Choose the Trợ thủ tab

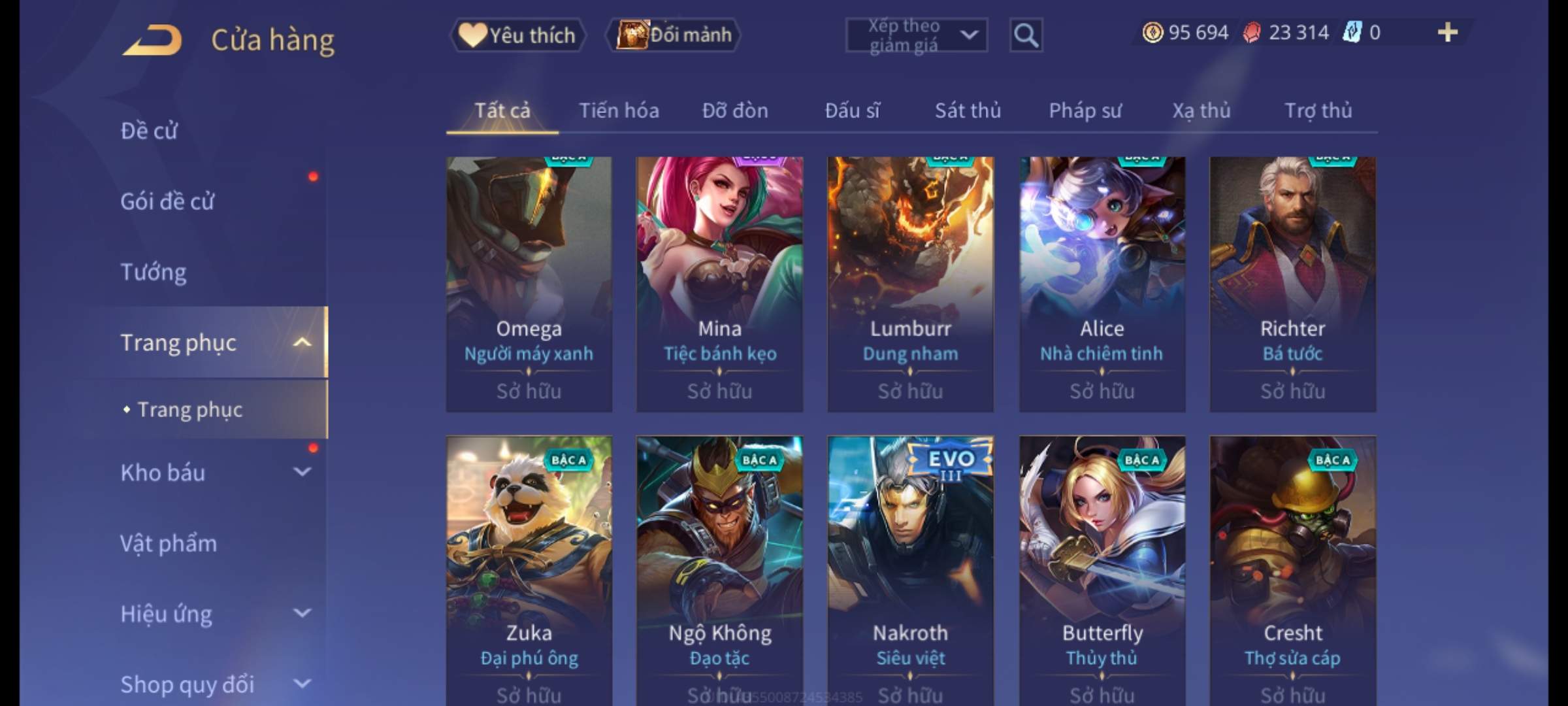[x=1318, y=111]
